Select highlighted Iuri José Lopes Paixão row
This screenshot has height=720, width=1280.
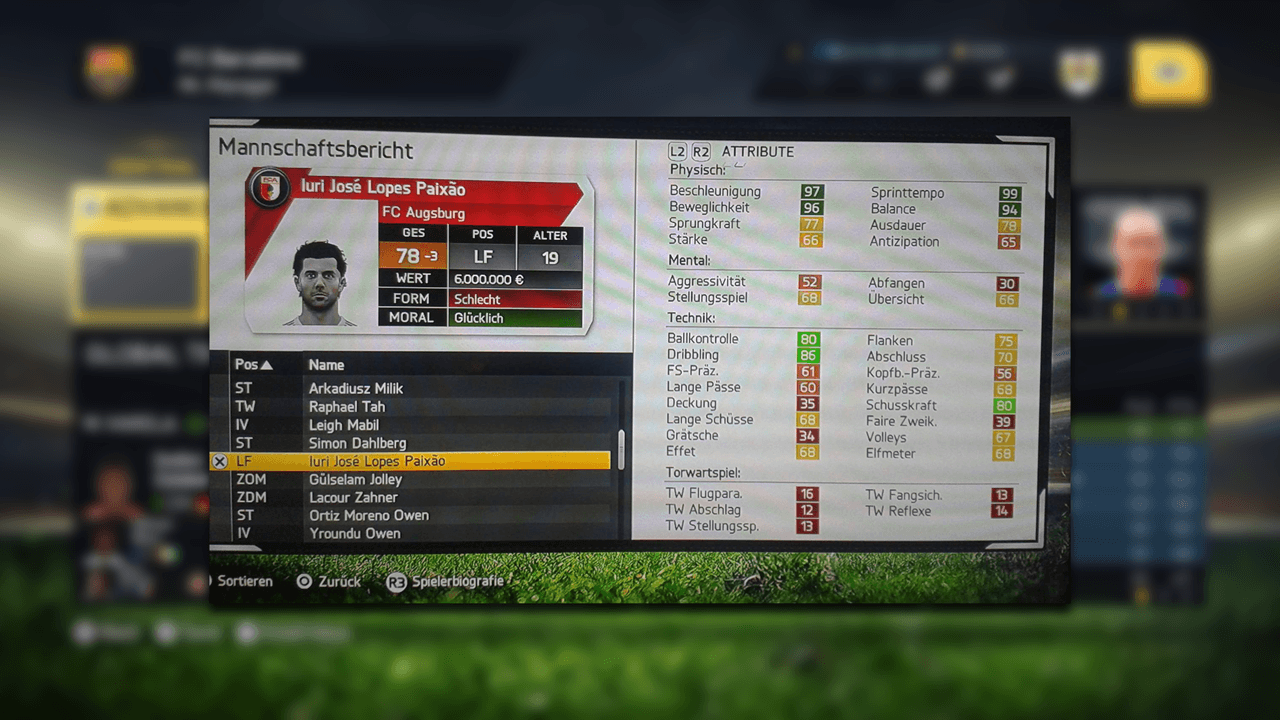click(x=377, y=461)
